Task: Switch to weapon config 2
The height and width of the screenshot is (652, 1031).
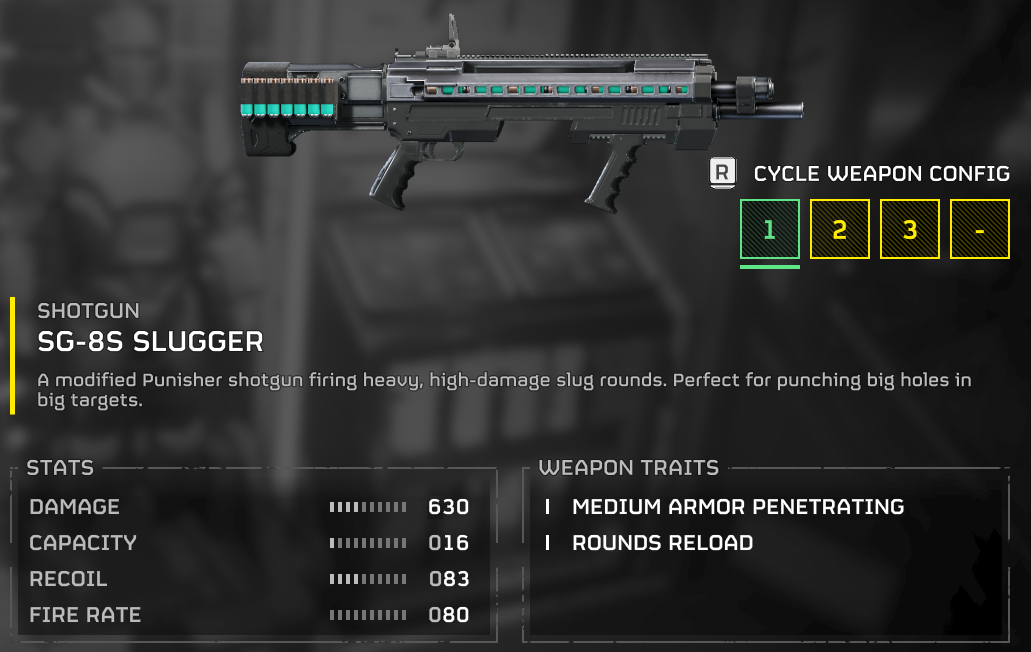Action: (839, 230)
